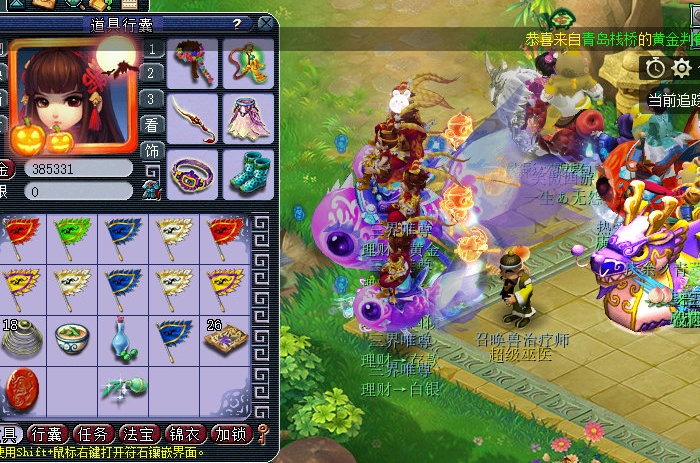Open the 任务 quest items tab

click(x=94, y=434)
